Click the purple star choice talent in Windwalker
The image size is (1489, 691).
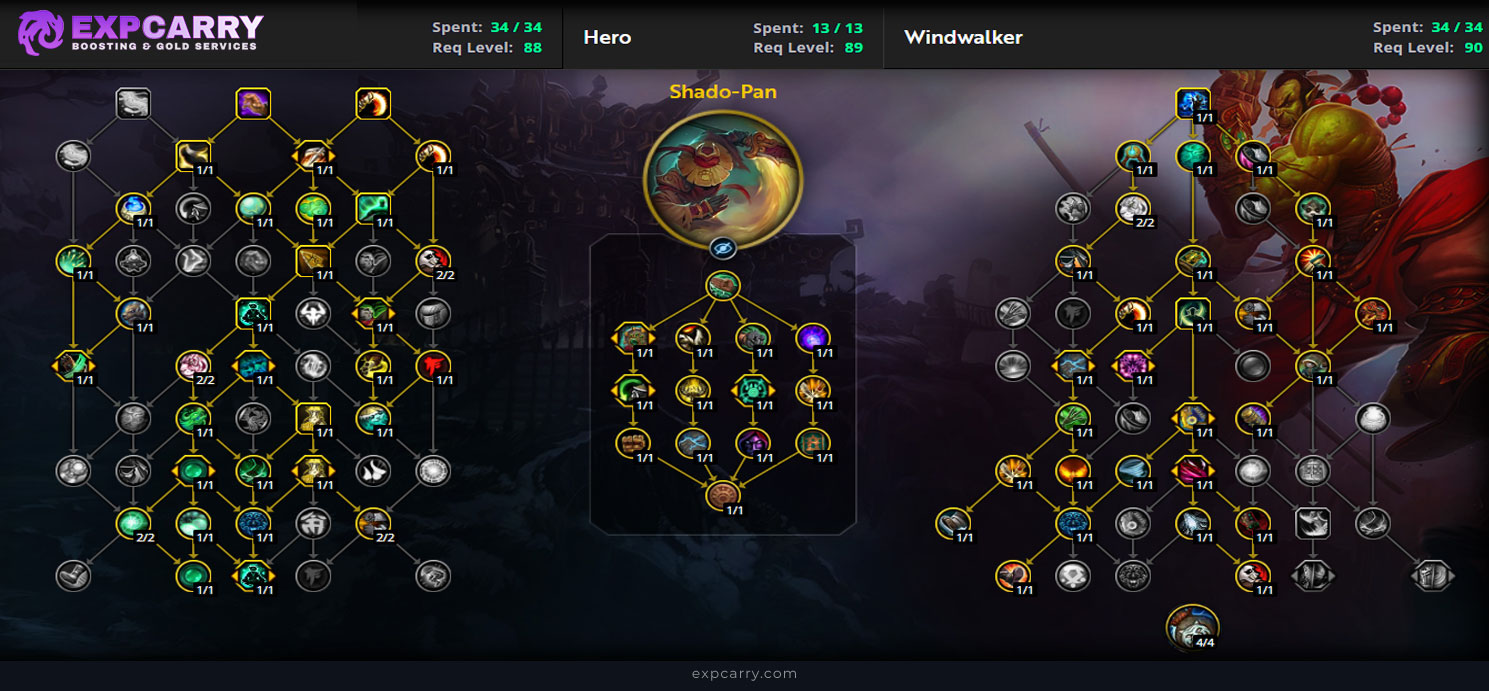pyautogui.click(x=1133, y=366)
